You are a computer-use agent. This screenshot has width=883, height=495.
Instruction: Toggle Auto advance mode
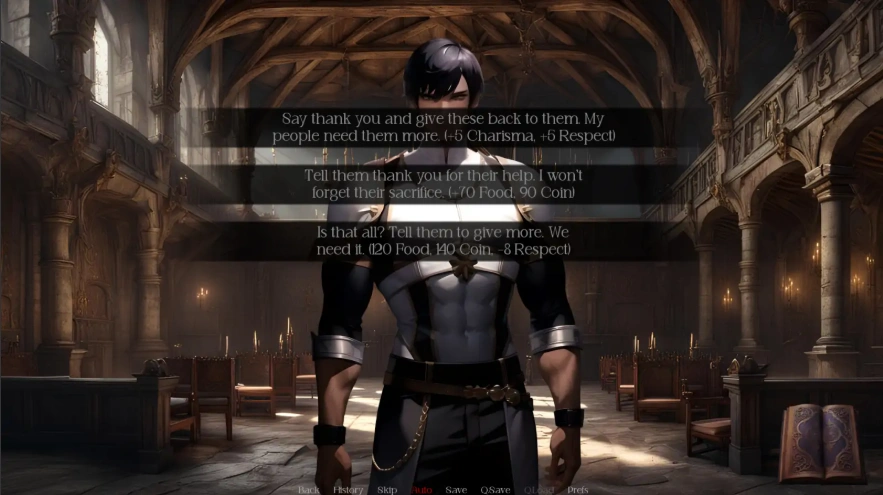(x=421, y=490)
